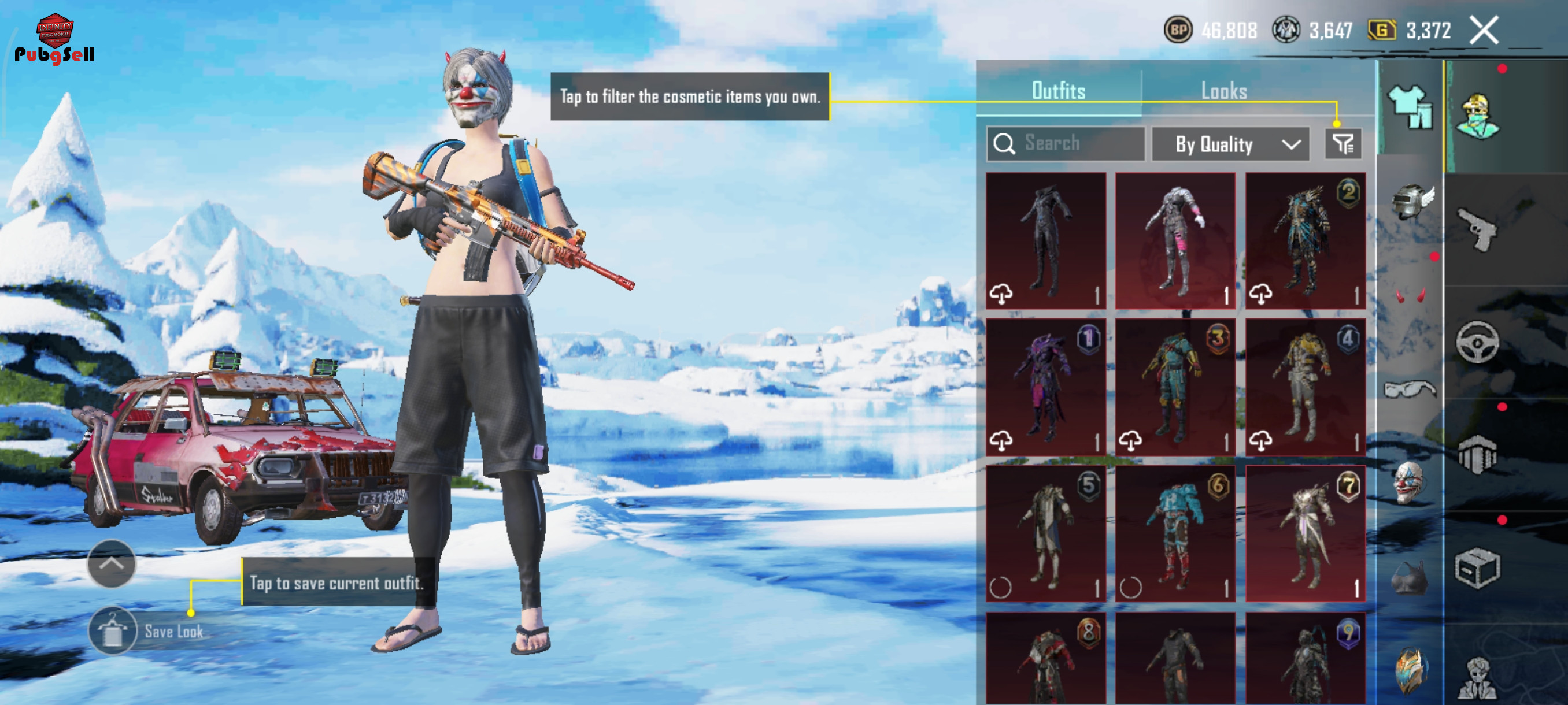This screenshot has width=1568, height=705.
Task: Choose the silver outfit numbered 7
Action: click(1305, 533)
